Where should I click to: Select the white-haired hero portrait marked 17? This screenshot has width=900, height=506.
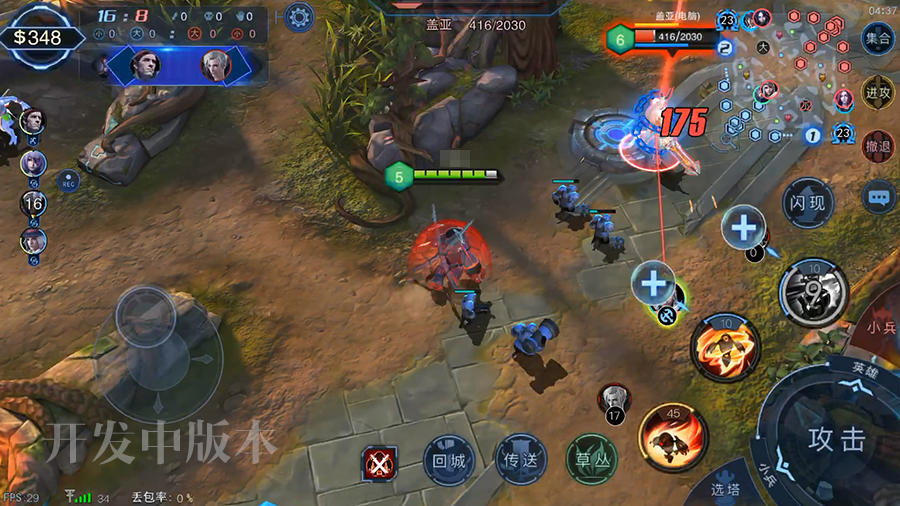(x=612, y=399)
